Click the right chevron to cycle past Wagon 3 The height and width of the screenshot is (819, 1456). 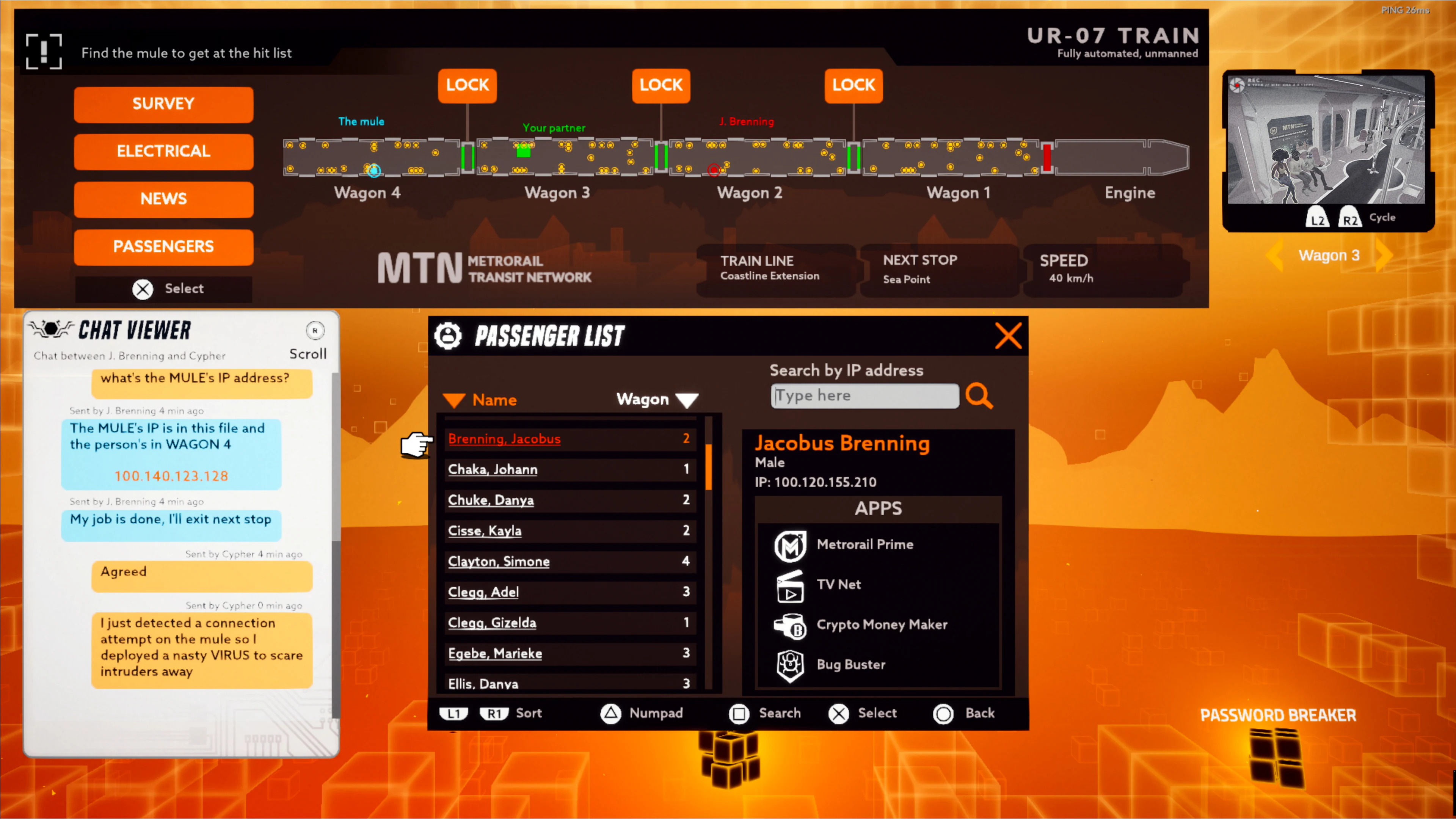click(x=1383, y=255)
